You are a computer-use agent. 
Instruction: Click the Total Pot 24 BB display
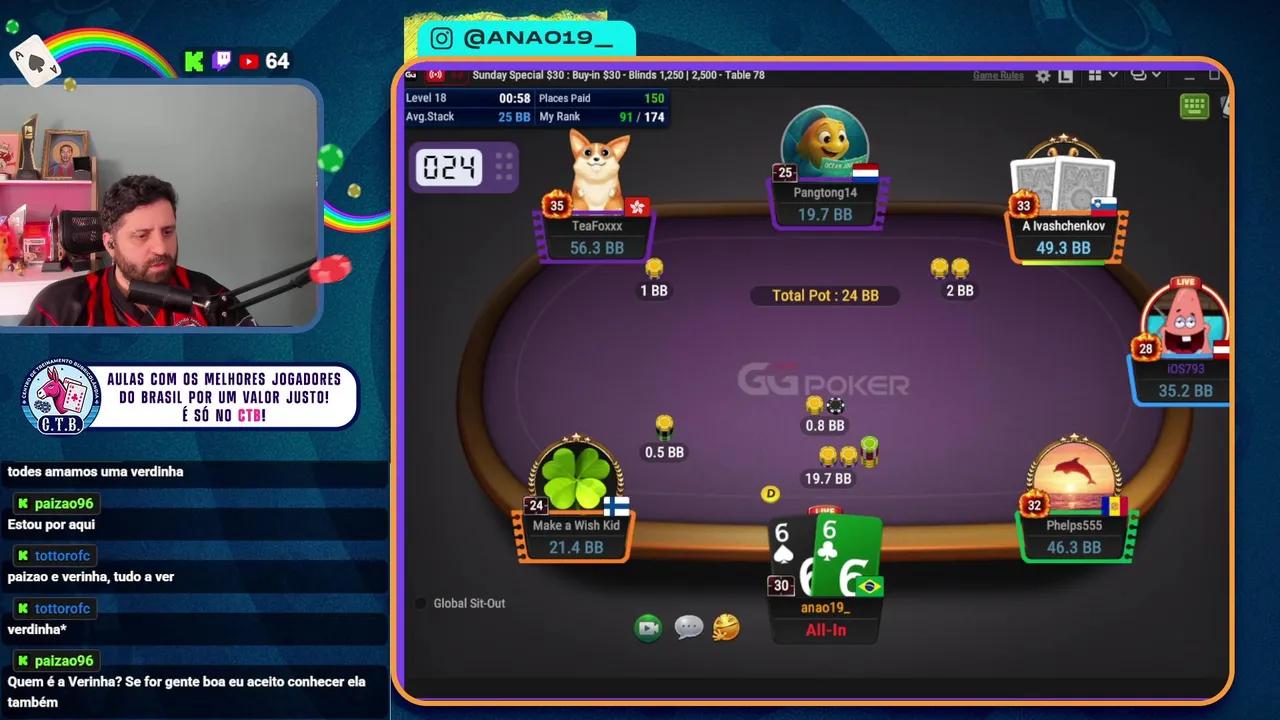824,295
